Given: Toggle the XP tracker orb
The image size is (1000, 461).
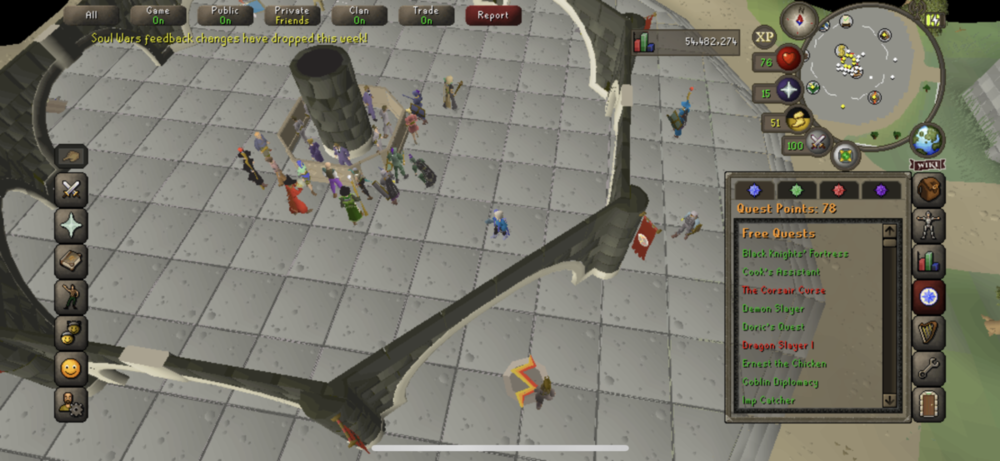Looking at the screenshot, I should [x=765, y=37].
